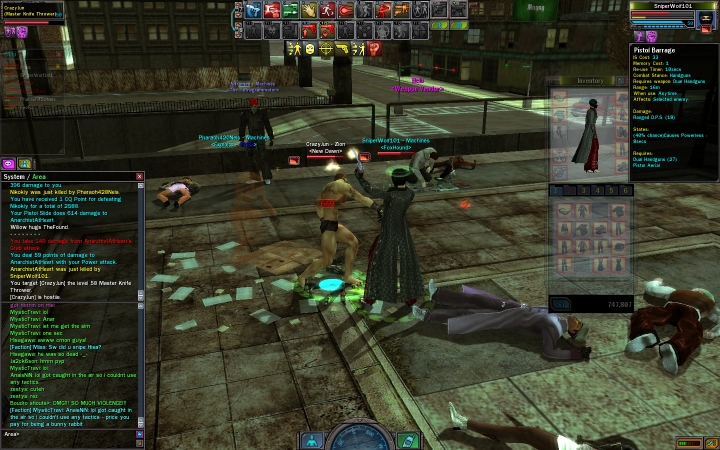This screenshot has height=450, width=720.
Task: Click the compass radar dial
Action: click(x=359, y=438)
